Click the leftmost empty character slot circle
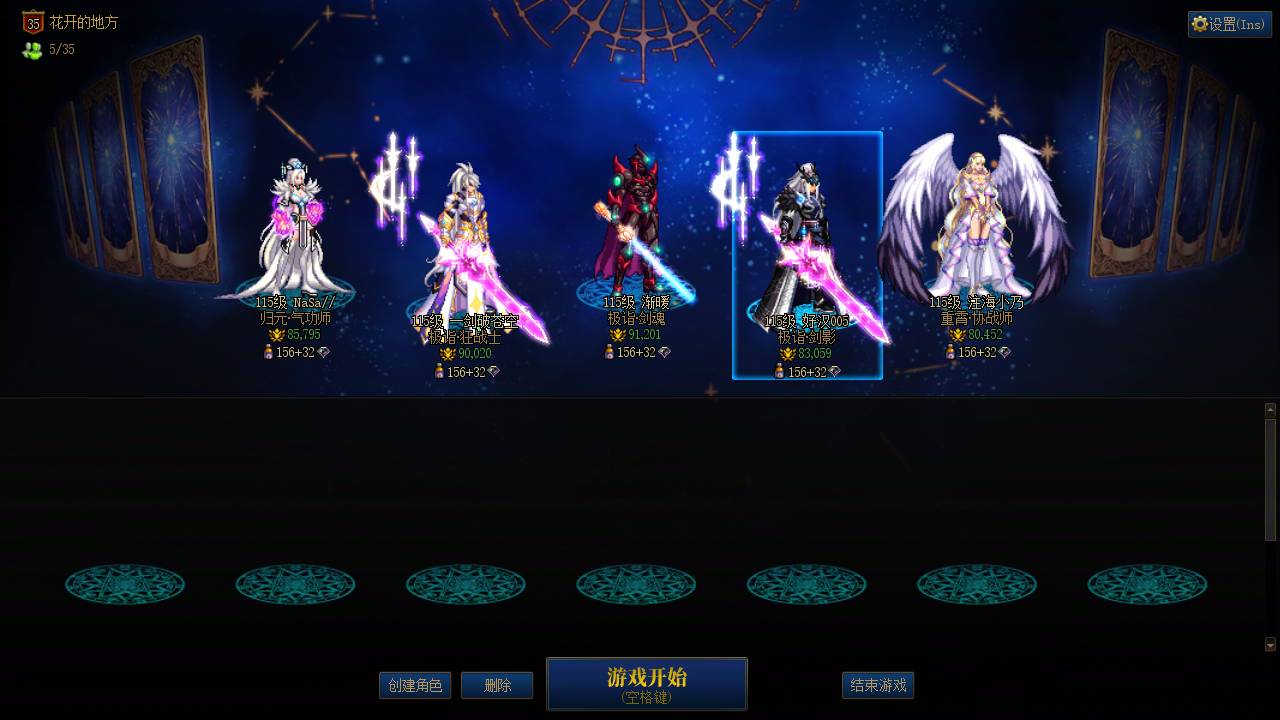 tap(125, 584)
